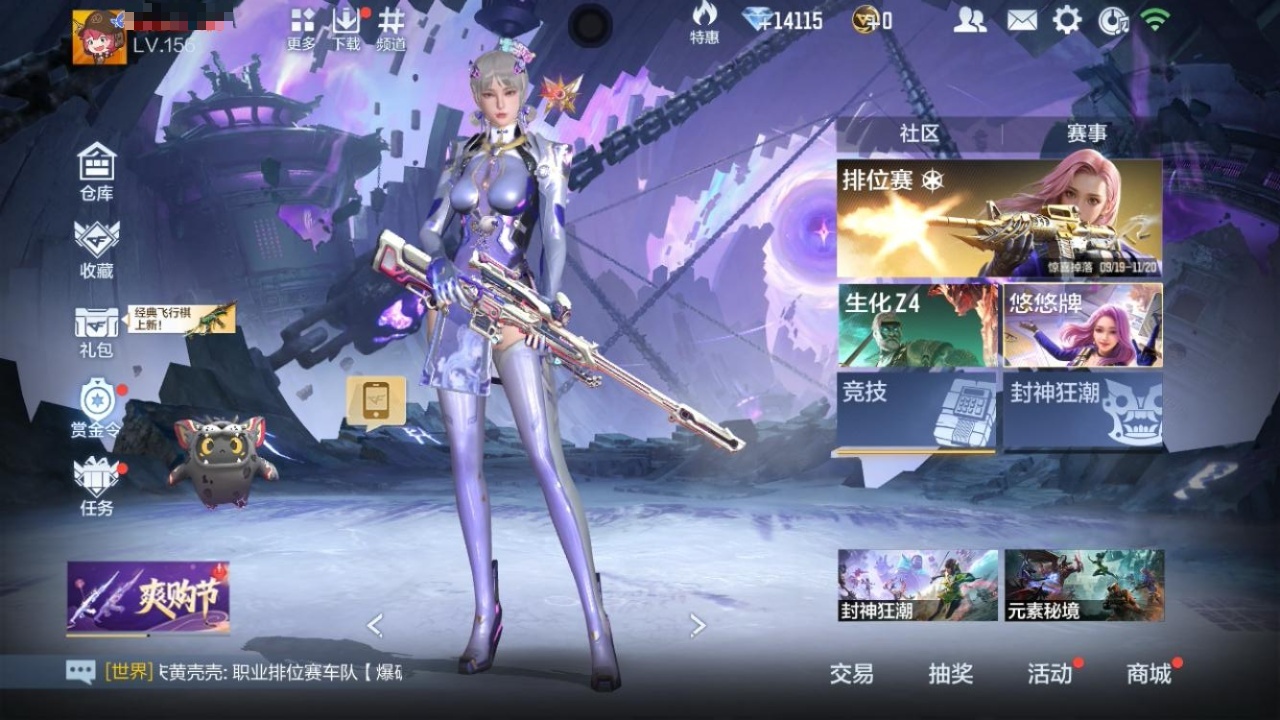Open the 频道 channel menu
1280x720 pixels.
coord(391,28)
